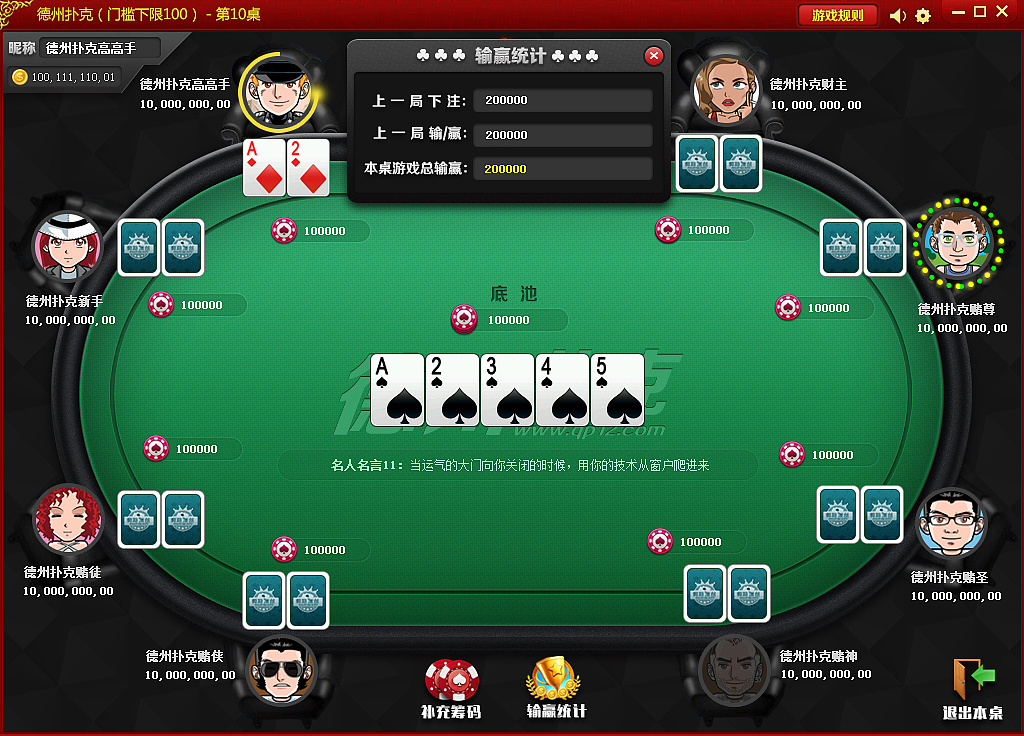Minimize the game window
The image size is (1024, 736).
(958, 13)
